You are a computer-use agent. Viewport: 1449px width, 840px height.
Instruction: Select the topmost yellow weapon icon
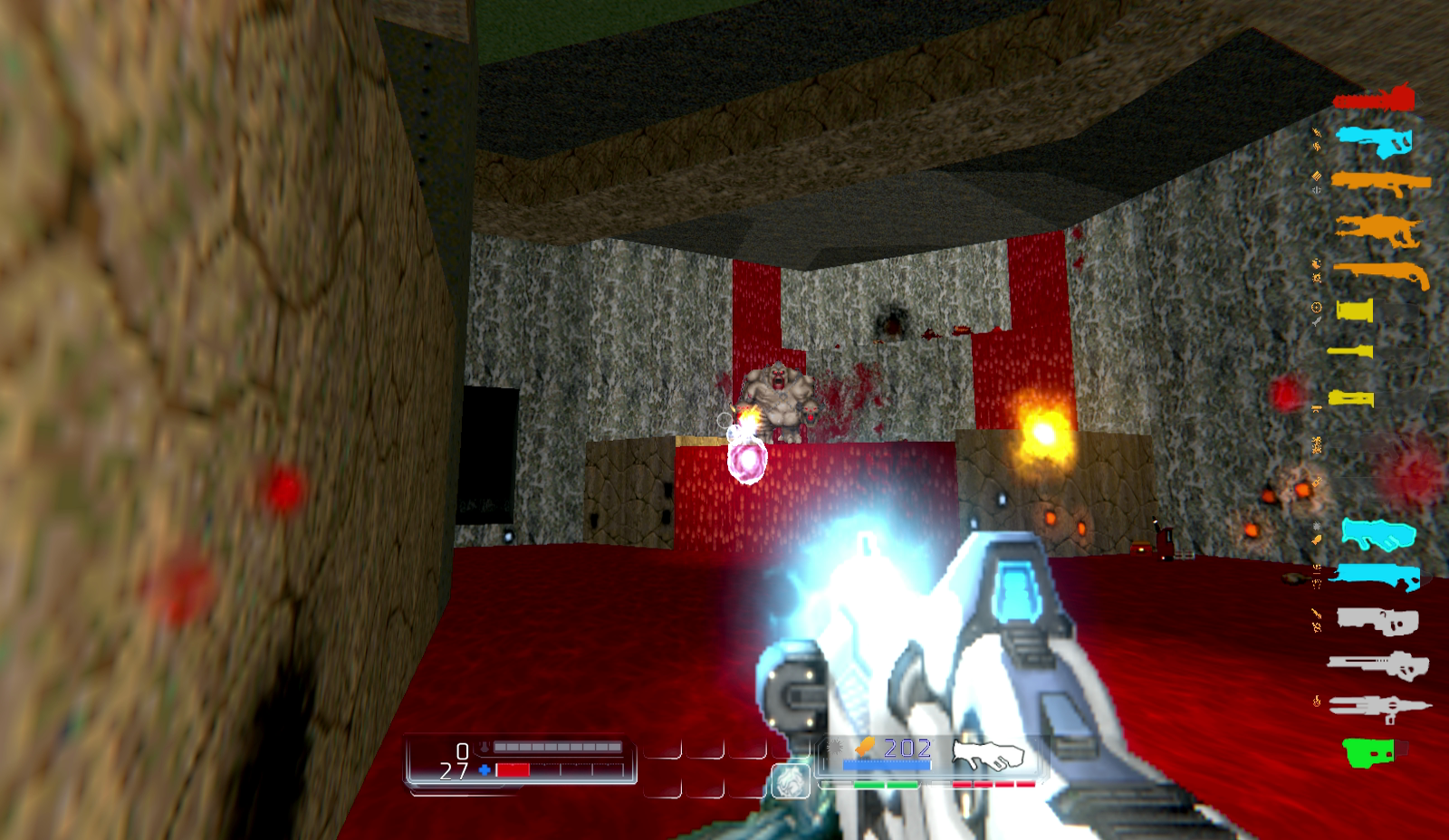point(1356,310)
